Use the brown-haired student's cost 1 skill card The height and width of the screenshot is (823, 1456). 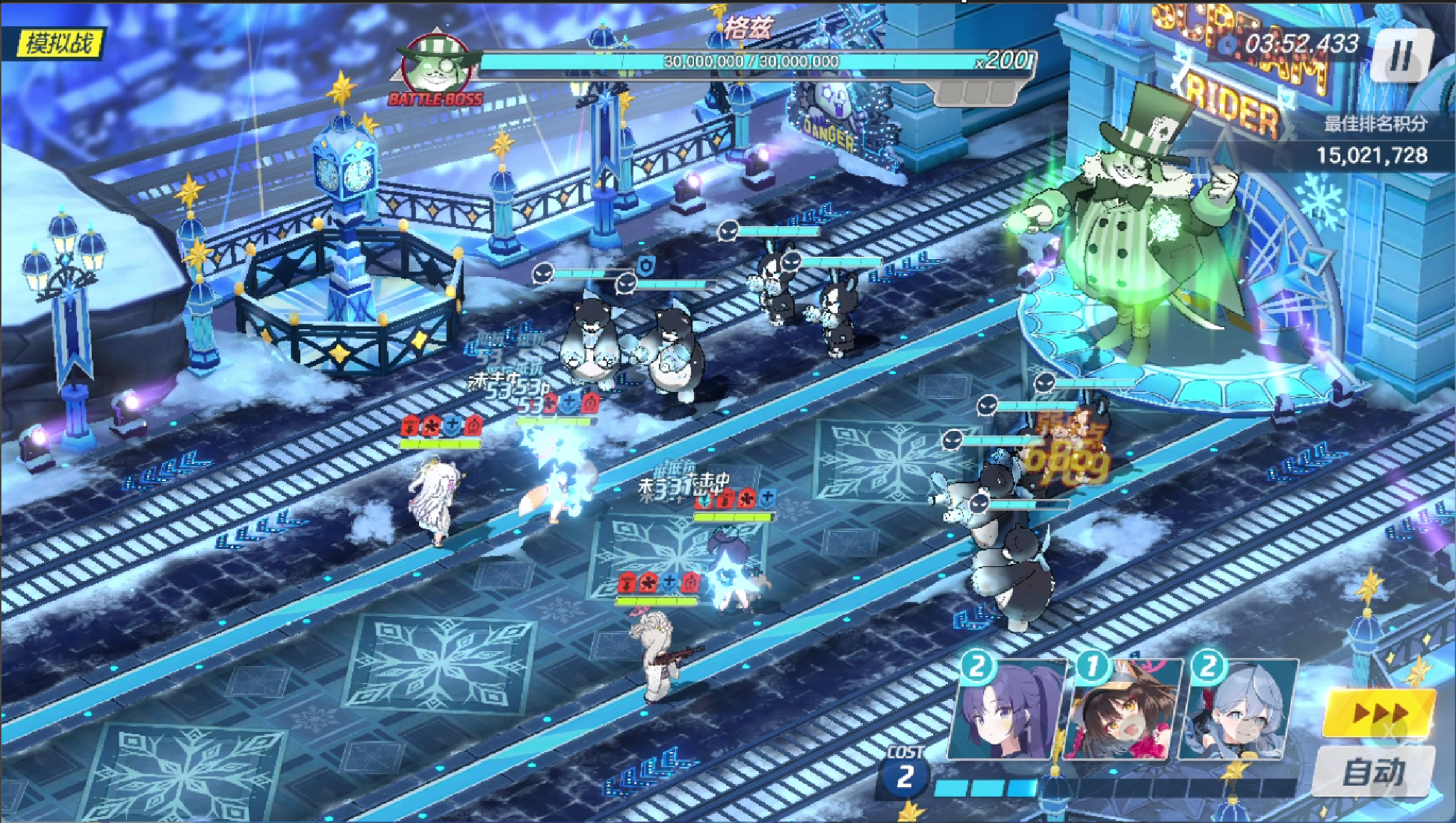(1122, 709)
